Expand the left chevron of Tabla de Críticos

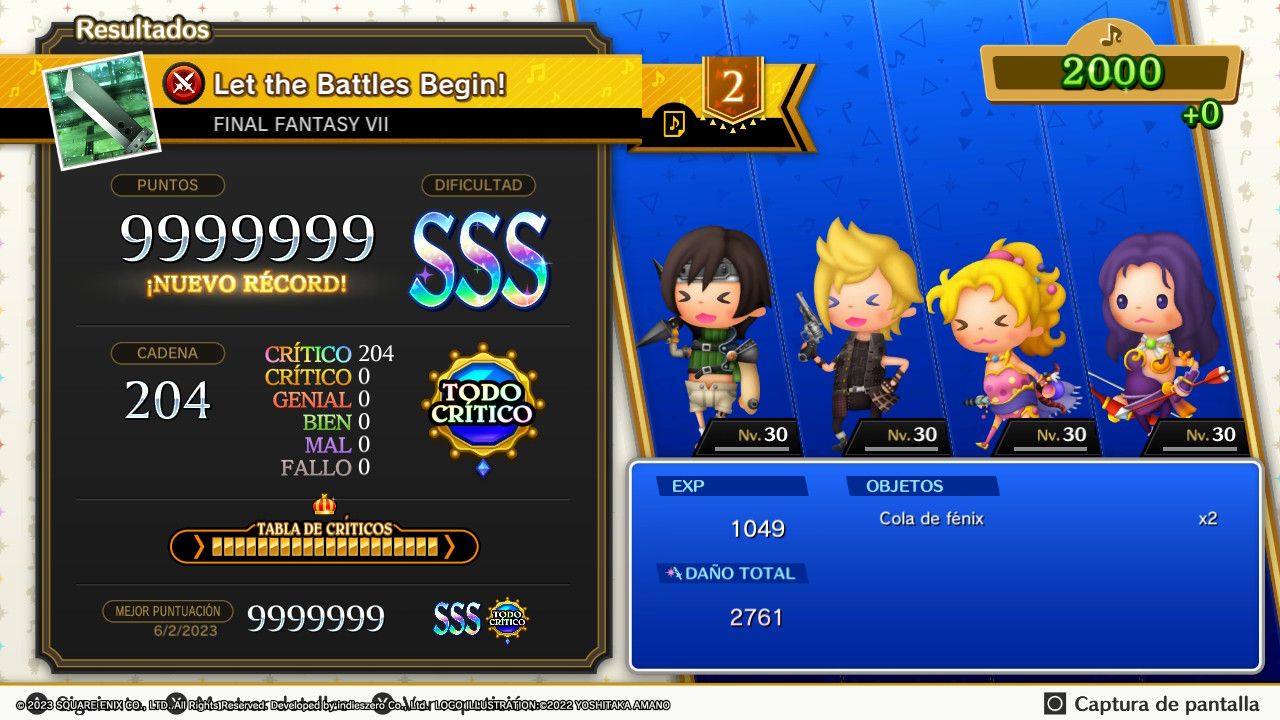point(197,548)
